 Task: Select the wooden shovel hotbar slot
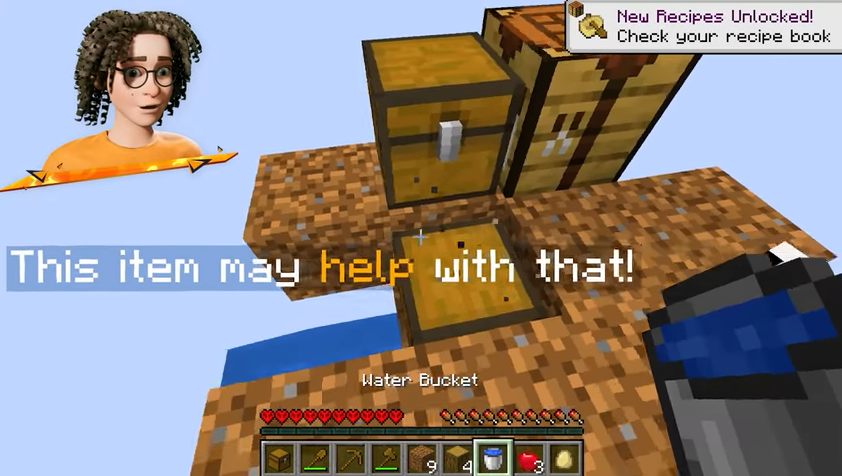(x=314, y=460)
